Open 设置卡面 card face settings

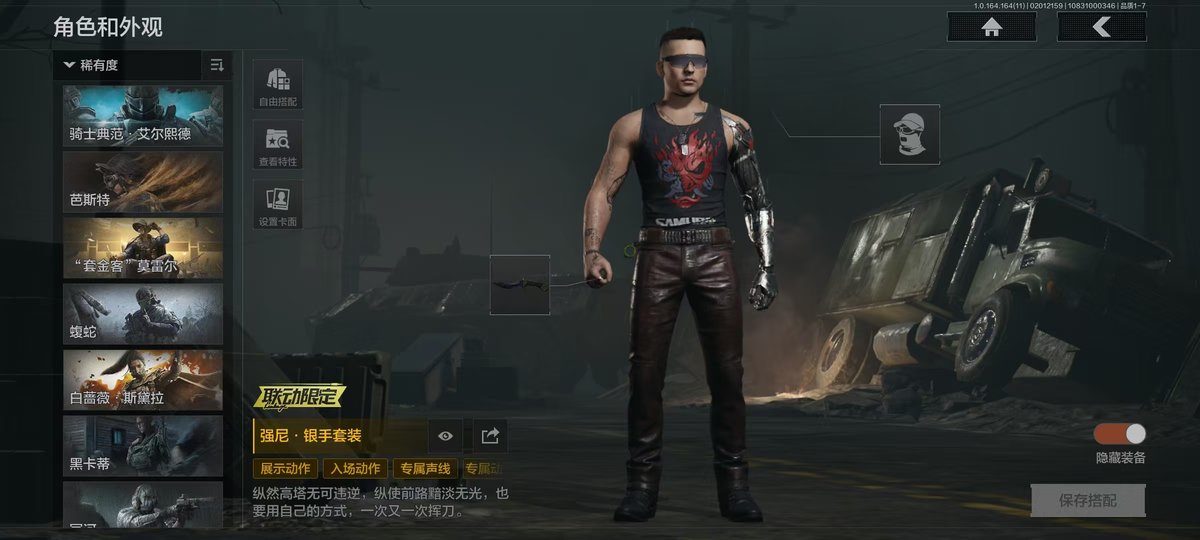(x=278, y=206)
